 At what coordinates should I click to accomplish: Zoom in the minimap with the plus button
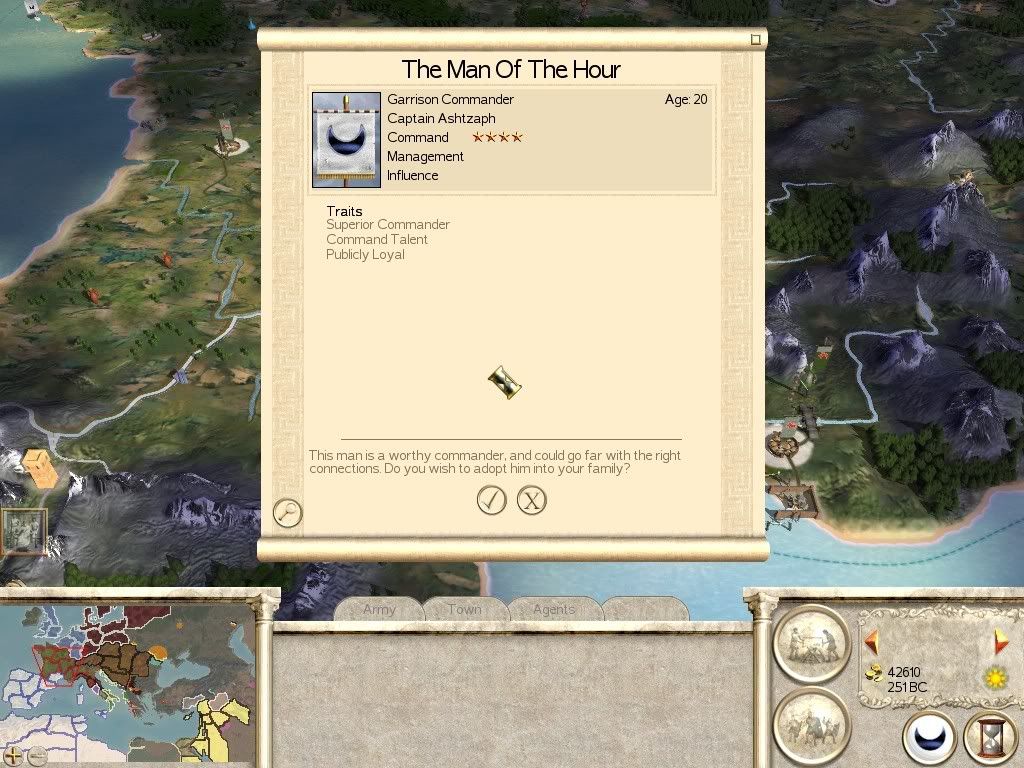13,756
